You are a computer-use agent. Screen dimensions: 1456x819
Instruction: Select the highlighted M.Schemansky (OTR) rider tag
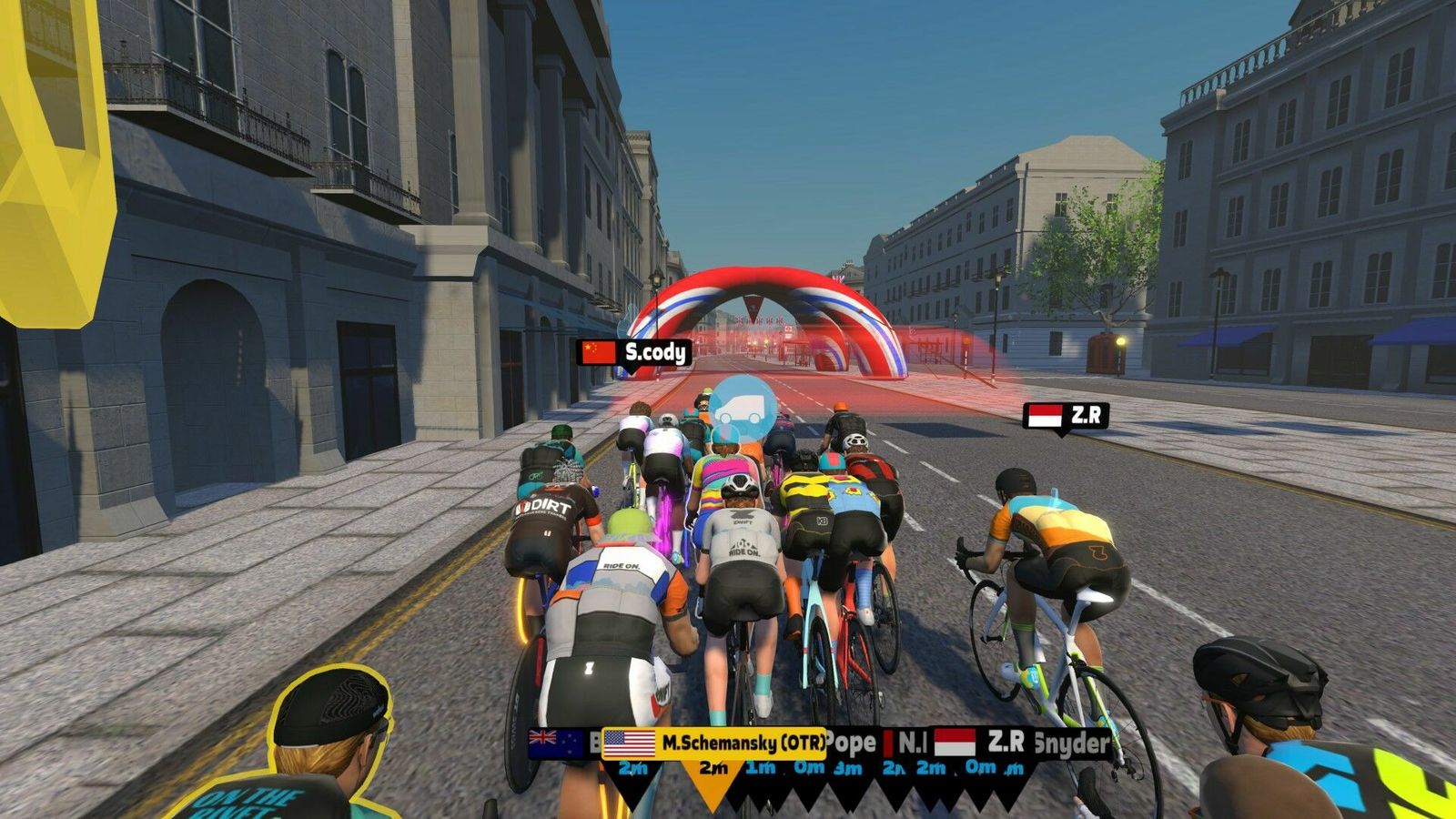pos(714,743)
